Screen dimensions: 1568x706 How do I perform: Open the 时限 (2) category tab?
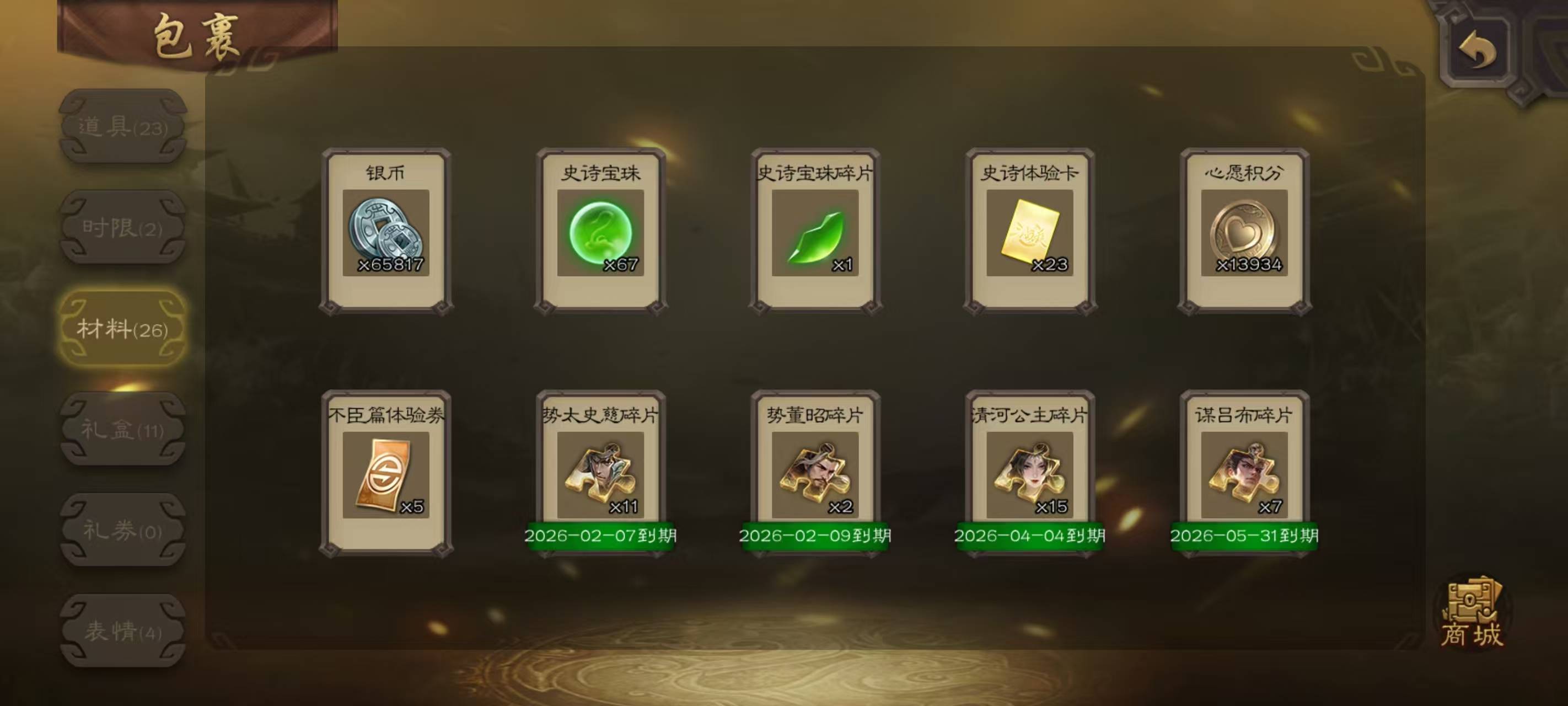[x=122, y=228]
